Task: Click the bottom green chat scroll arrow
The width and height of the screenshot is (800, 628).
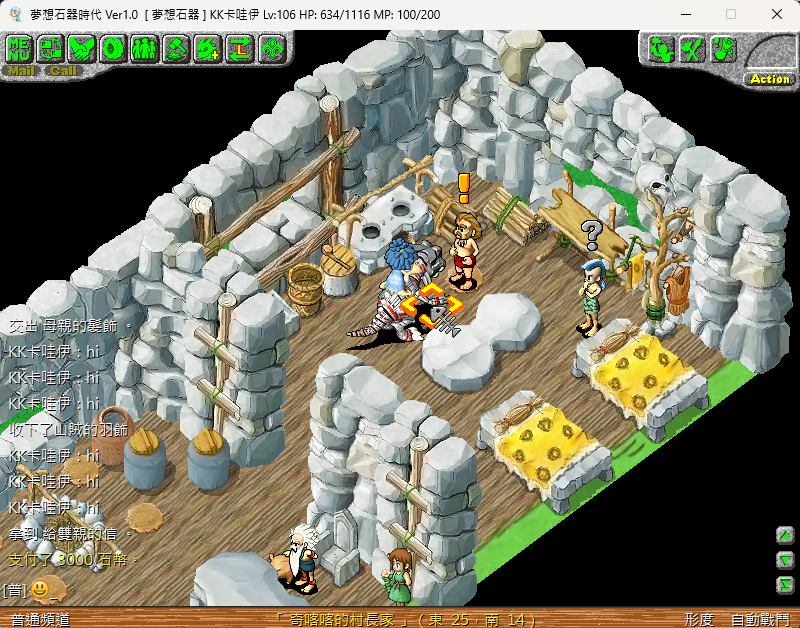Action: [786, 585]
